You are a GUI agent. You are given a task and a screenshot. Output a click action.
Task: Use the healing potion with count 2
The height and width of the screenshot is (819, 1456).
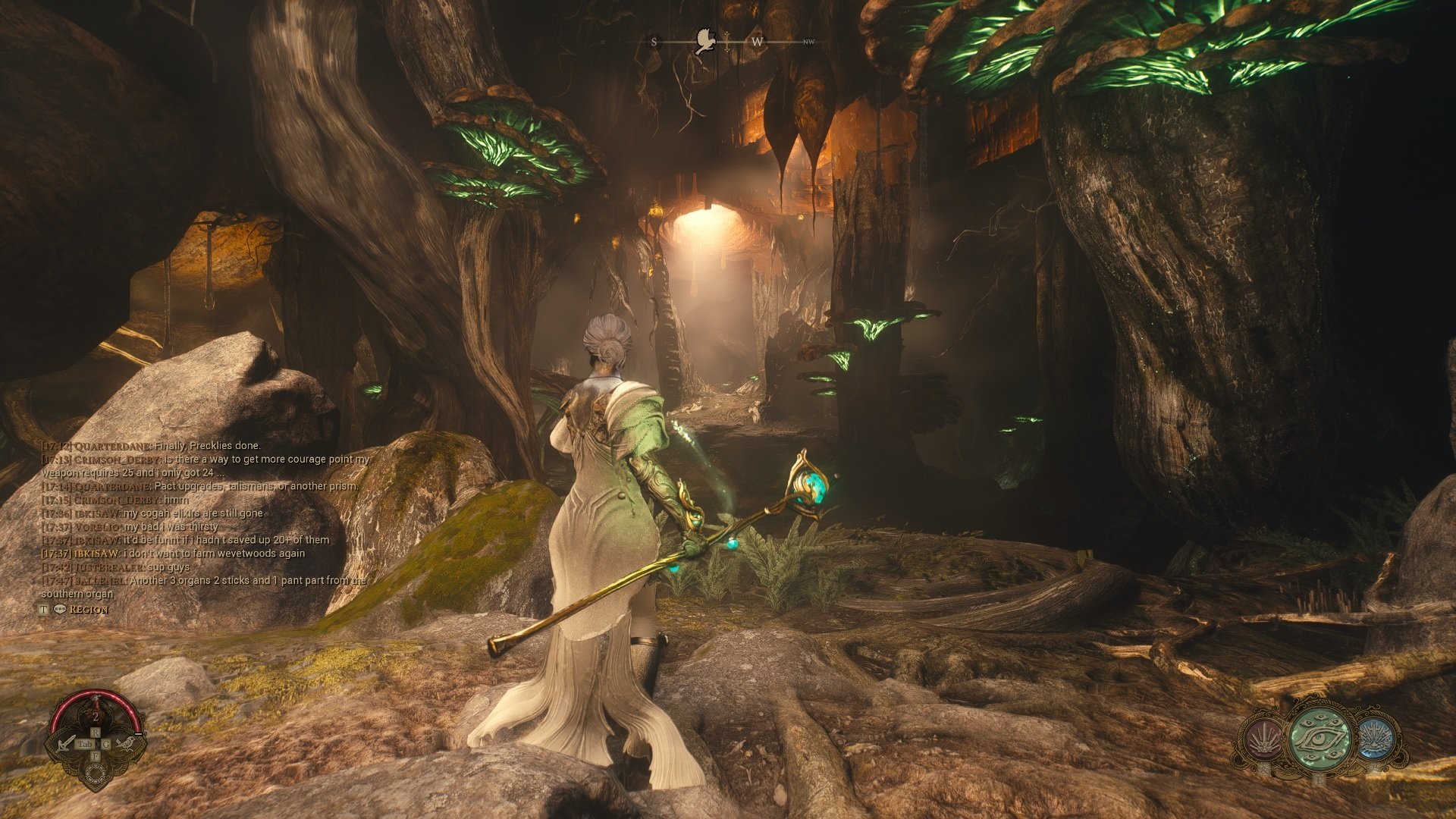click(96, 714)
